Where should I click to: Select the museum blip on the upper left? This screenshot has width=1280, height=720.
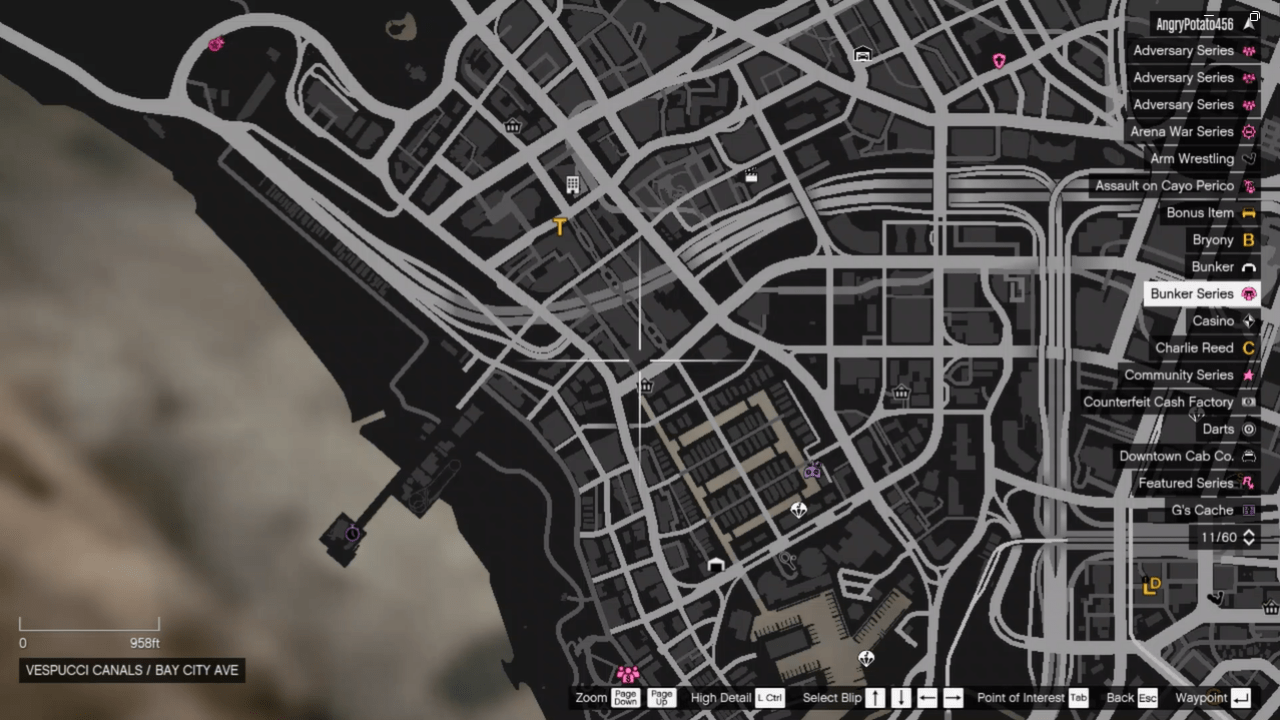click(512, 126)
